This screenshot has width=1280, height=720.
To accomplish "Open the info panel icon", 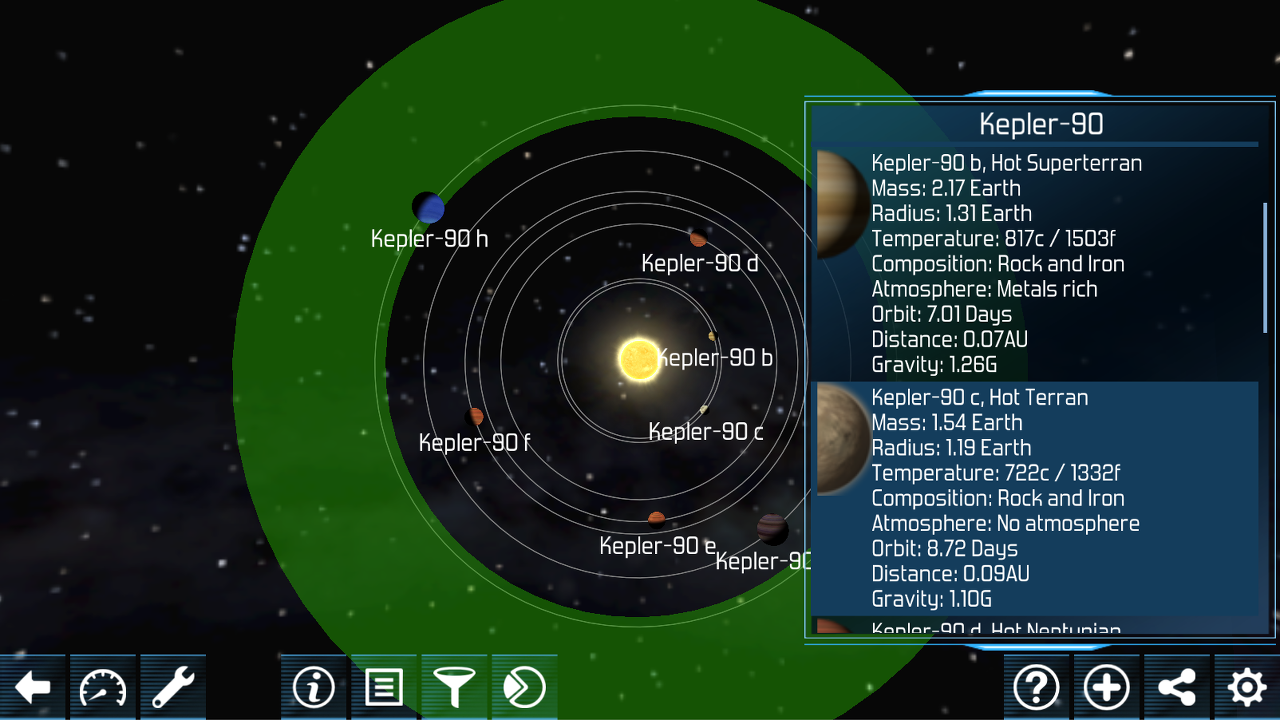I will click(314, 687).
